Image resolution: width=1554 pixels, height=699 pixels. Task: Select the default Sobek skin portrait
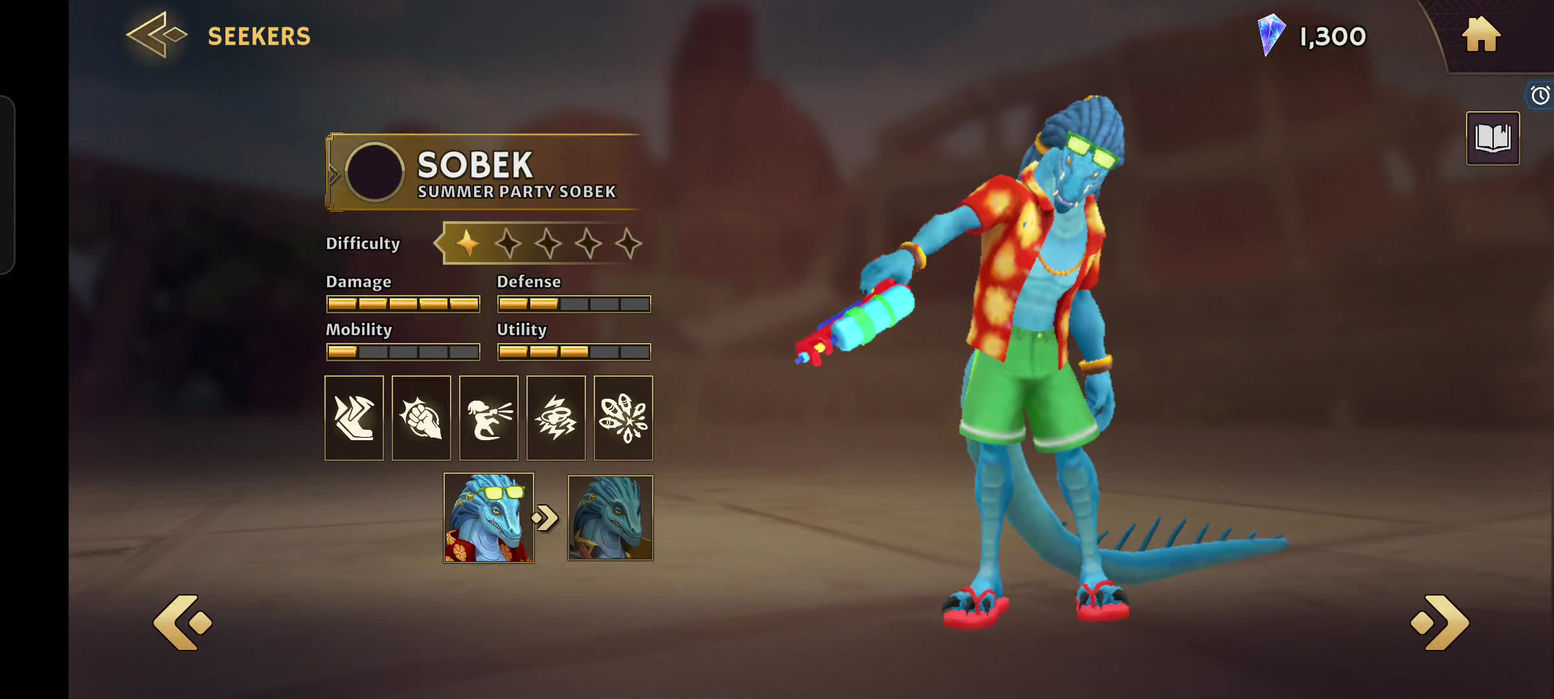tap(610, 518)
